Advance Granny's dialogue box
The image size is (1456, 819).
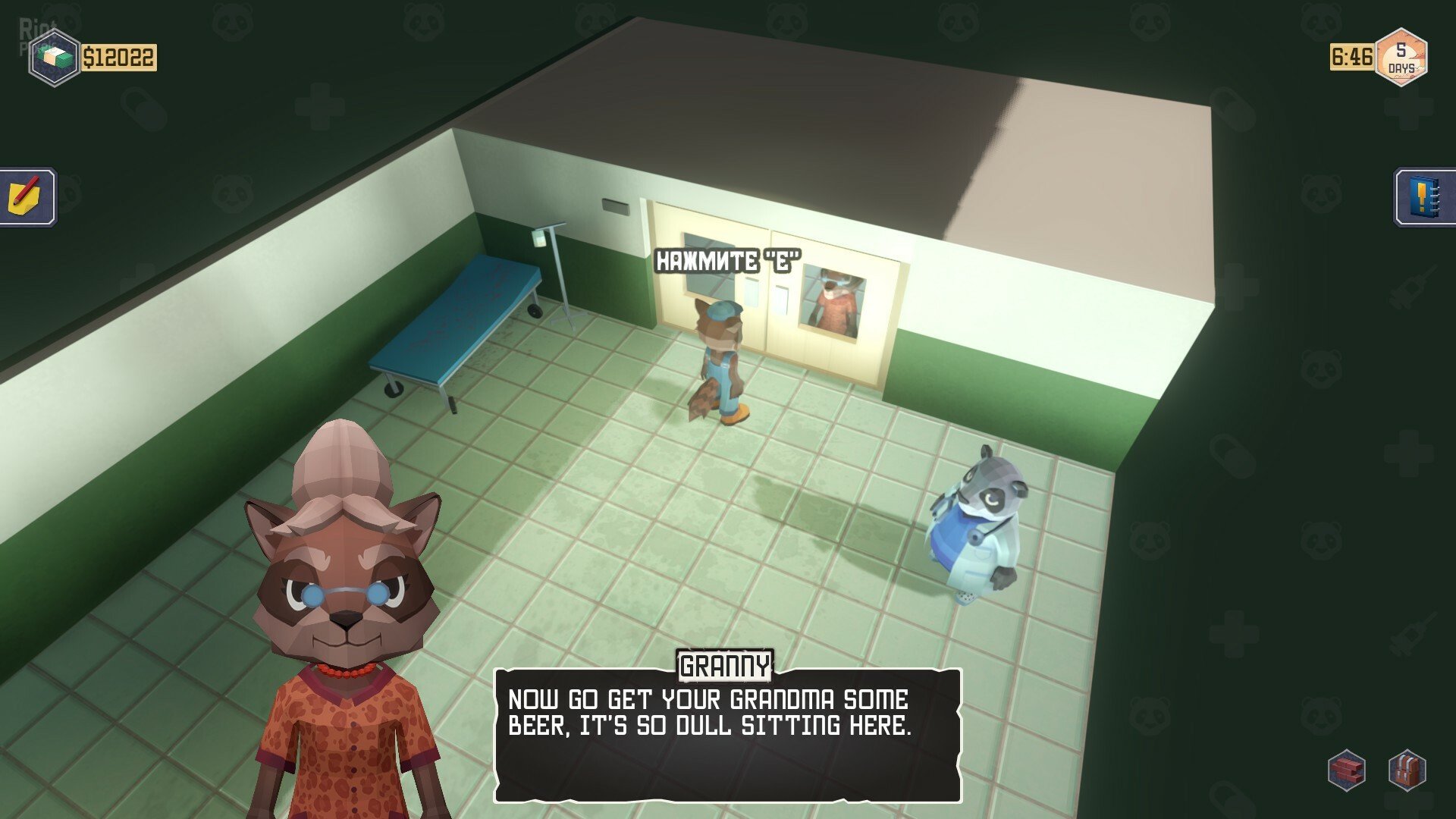727,734
